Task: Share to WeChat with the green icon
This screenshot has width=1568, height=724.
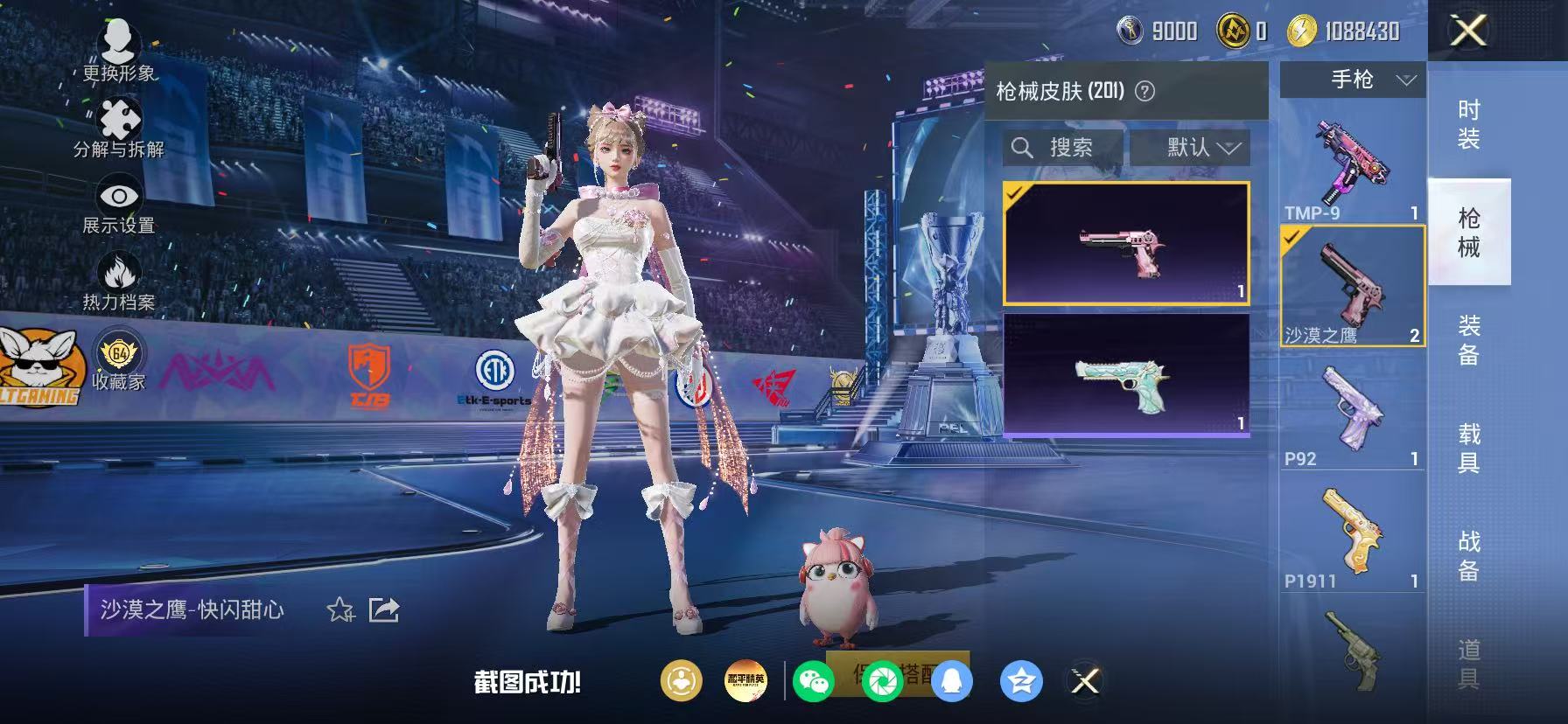Action: pos(815,681)
